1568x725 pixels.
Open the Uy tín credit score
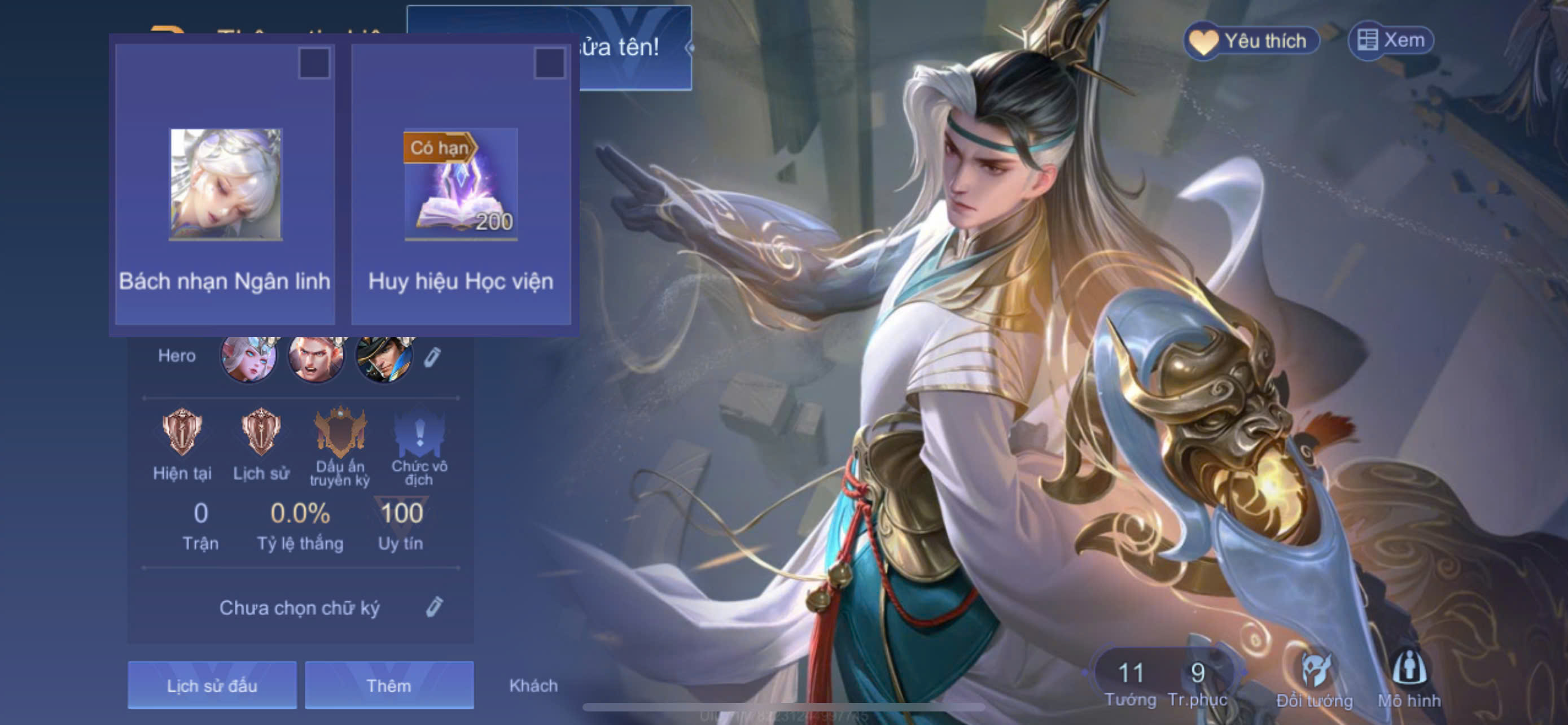[401, 522]
